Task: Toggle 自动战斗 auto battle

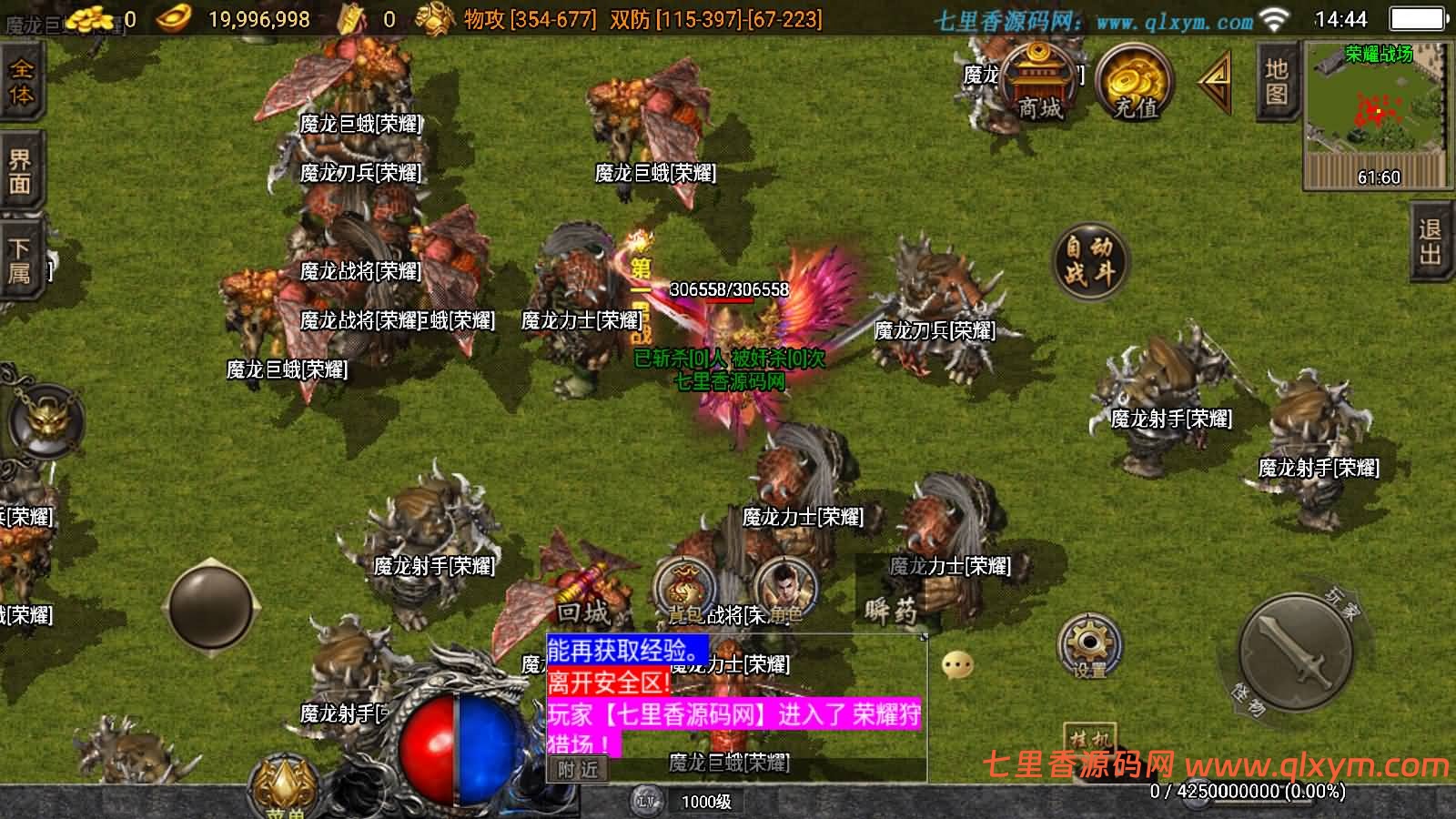Action: coord(1089,259)
